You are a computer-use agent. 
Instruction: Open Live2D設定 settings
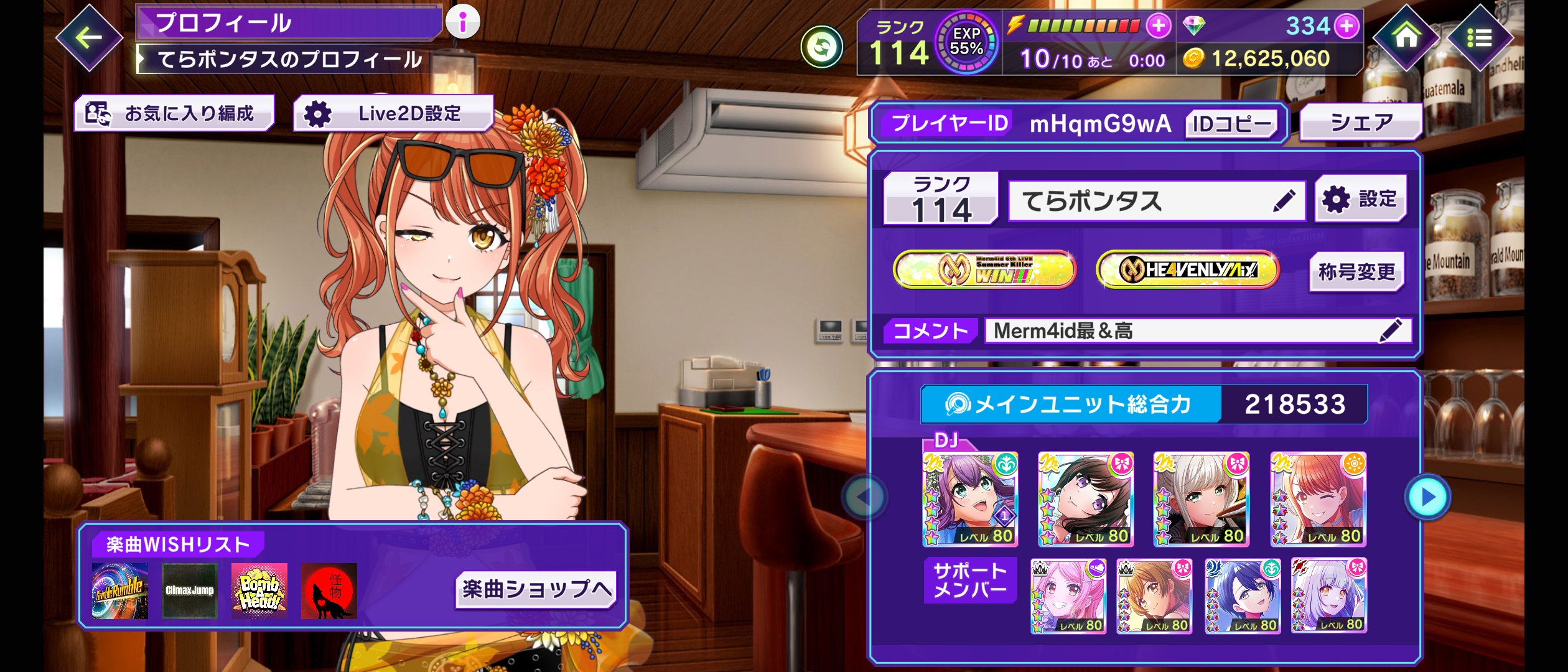pos(393,113)
